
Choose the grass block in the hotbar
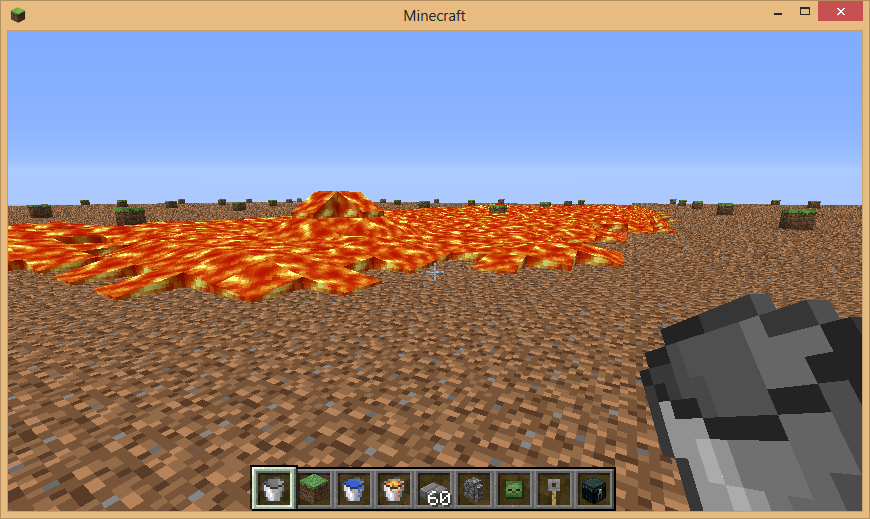pos(313,489)
